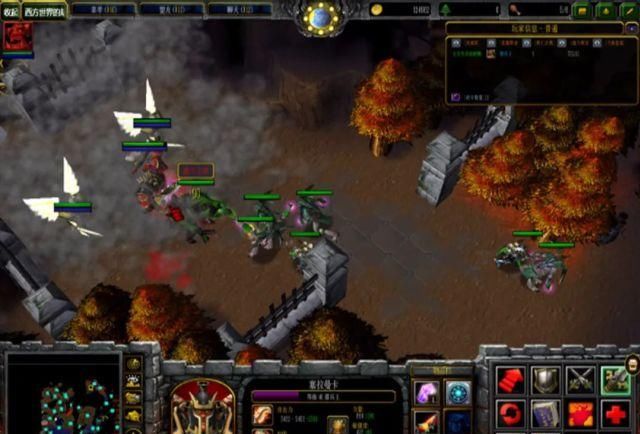Select the highlighted green sword command

click(615, 380)
